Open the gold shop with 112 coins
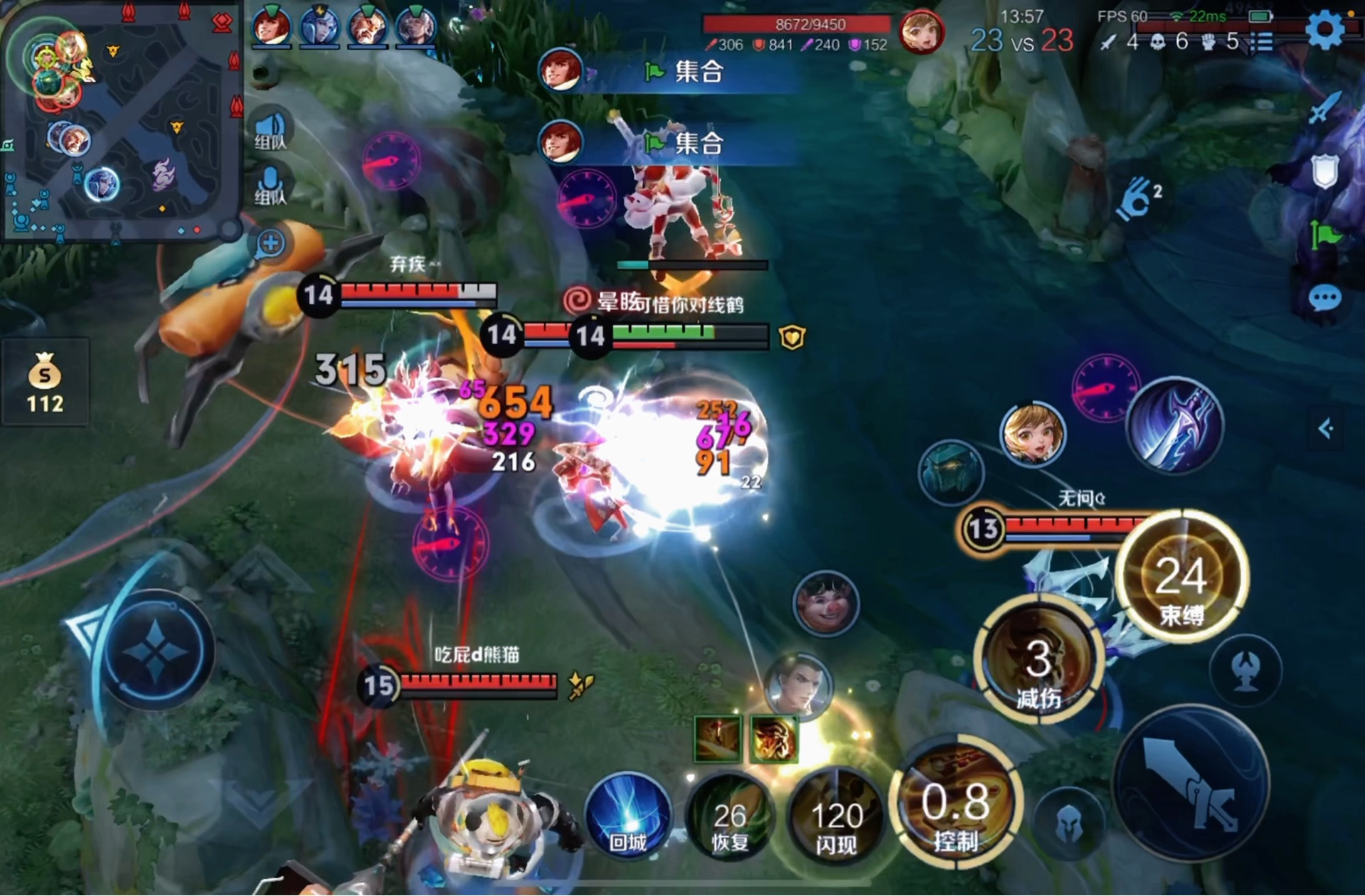Image resolution: width=1365 pixels, height=896 pixels. pyautogui.click(x=45, y=383)
